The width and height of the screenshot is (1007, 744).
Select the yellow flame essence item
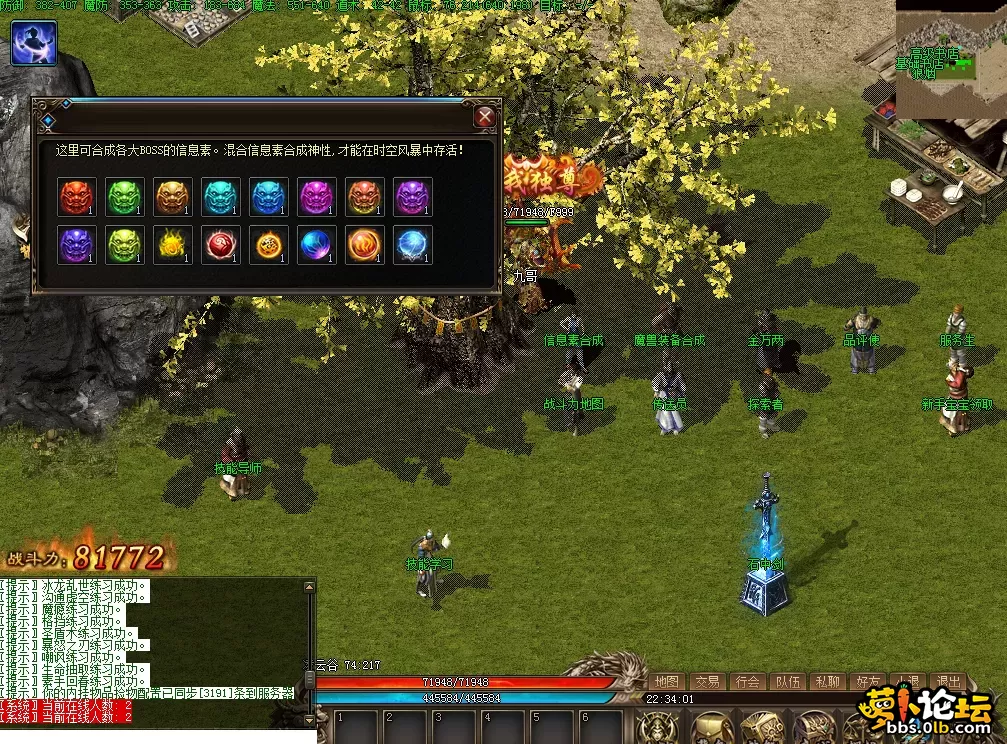173,245
